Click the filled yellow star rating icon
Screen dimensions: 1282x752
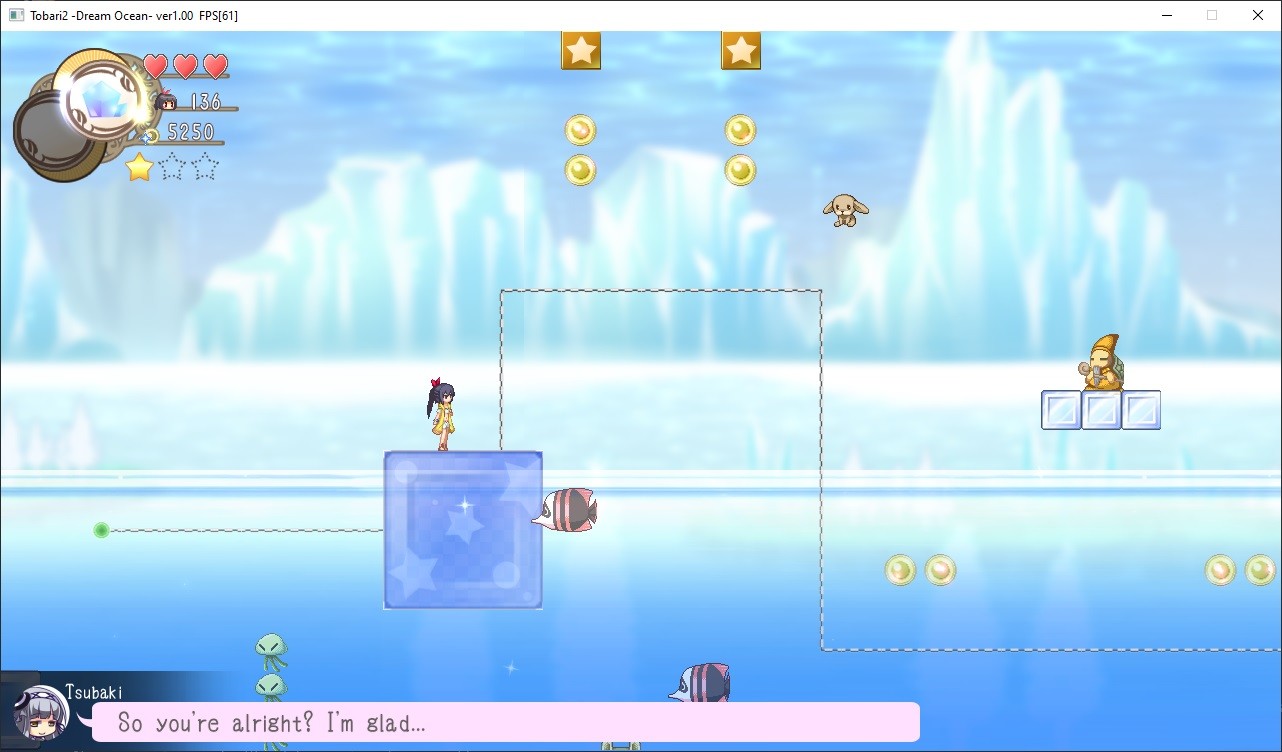pyautogui.click(x=137, y=167)
